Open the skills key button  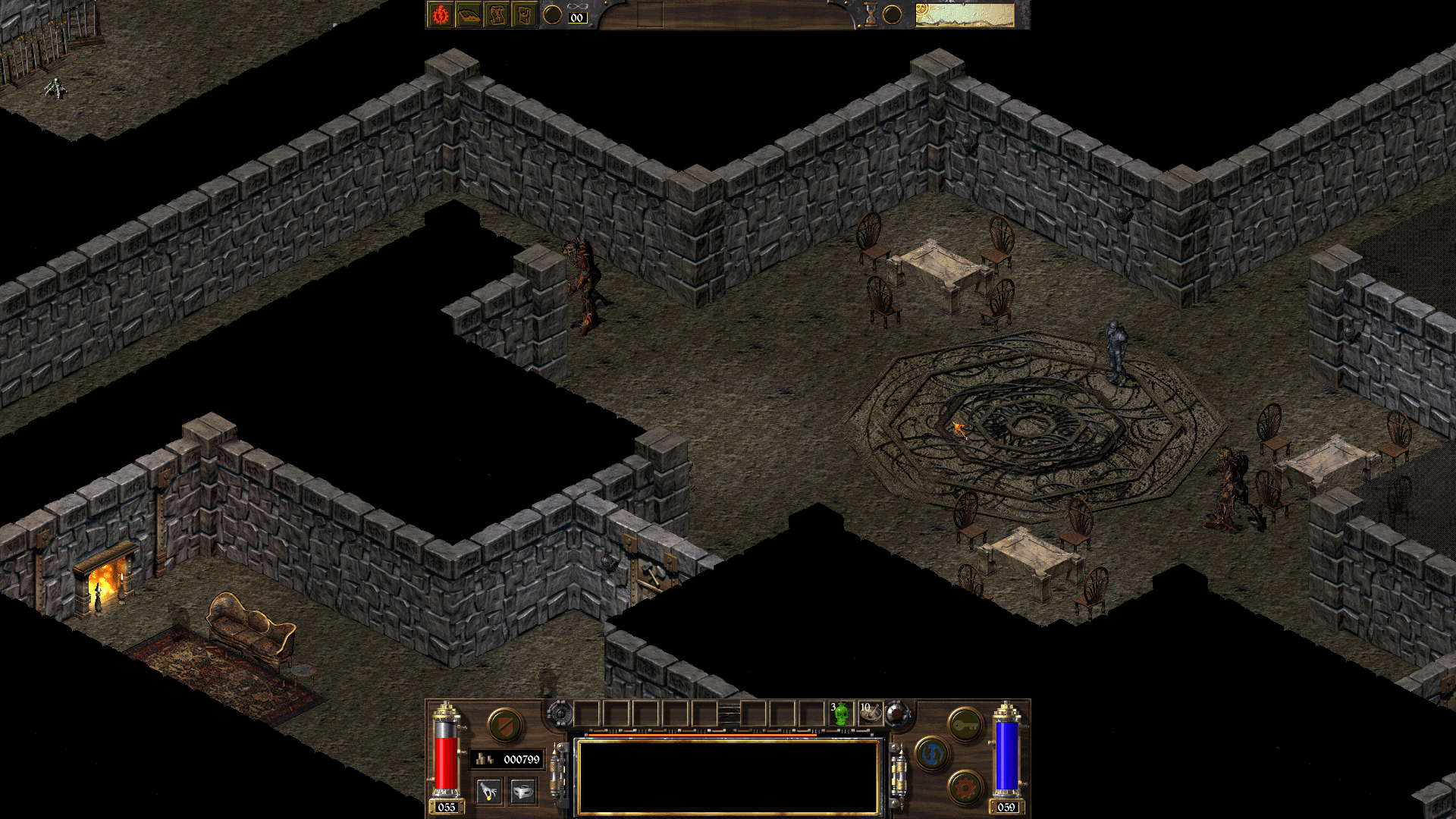(965, 725)
